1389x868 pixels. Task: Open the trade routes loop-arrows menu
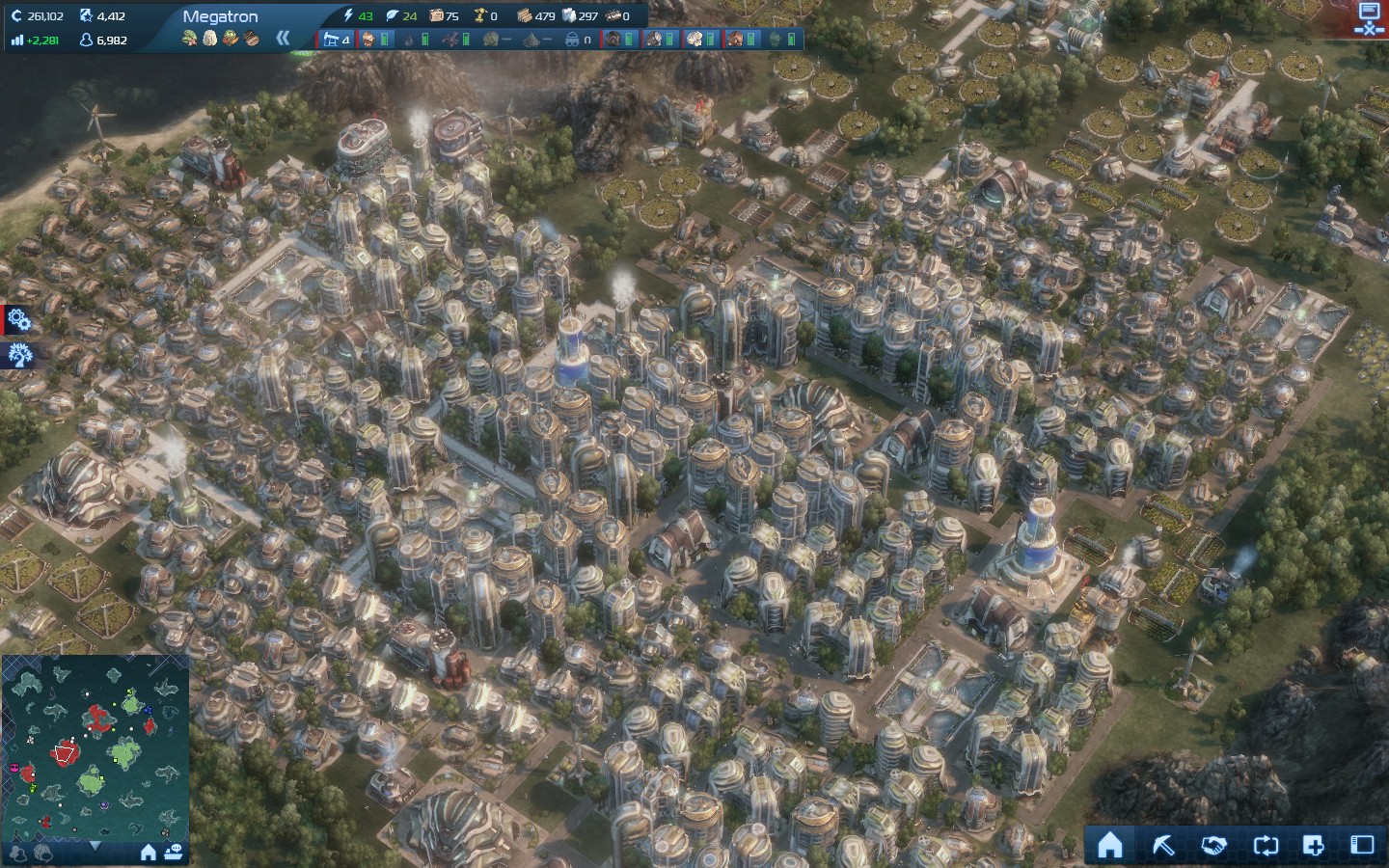point(1265,846)
